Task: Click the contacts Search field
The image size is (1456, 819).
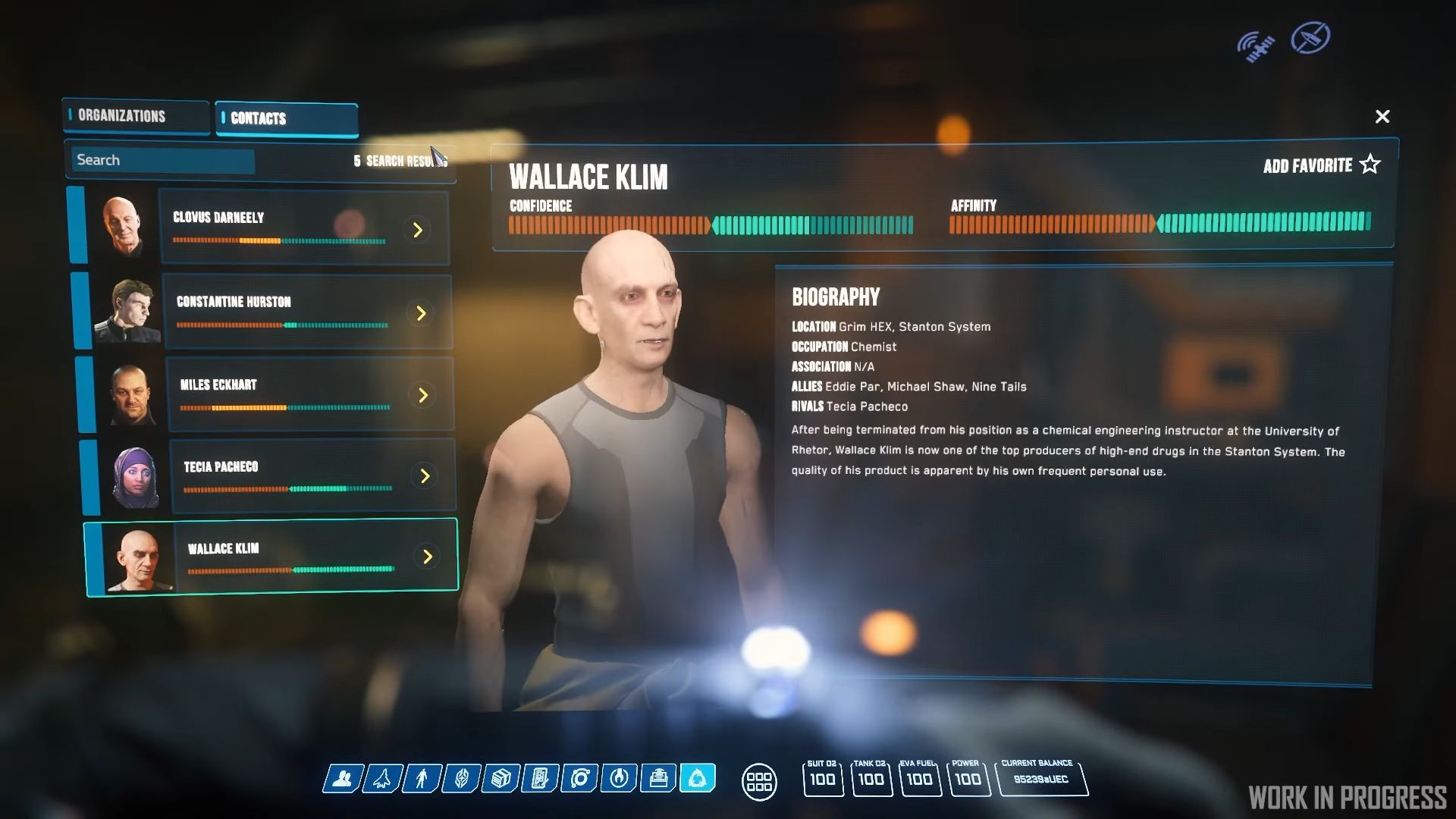Action: (x=163, y=160)
